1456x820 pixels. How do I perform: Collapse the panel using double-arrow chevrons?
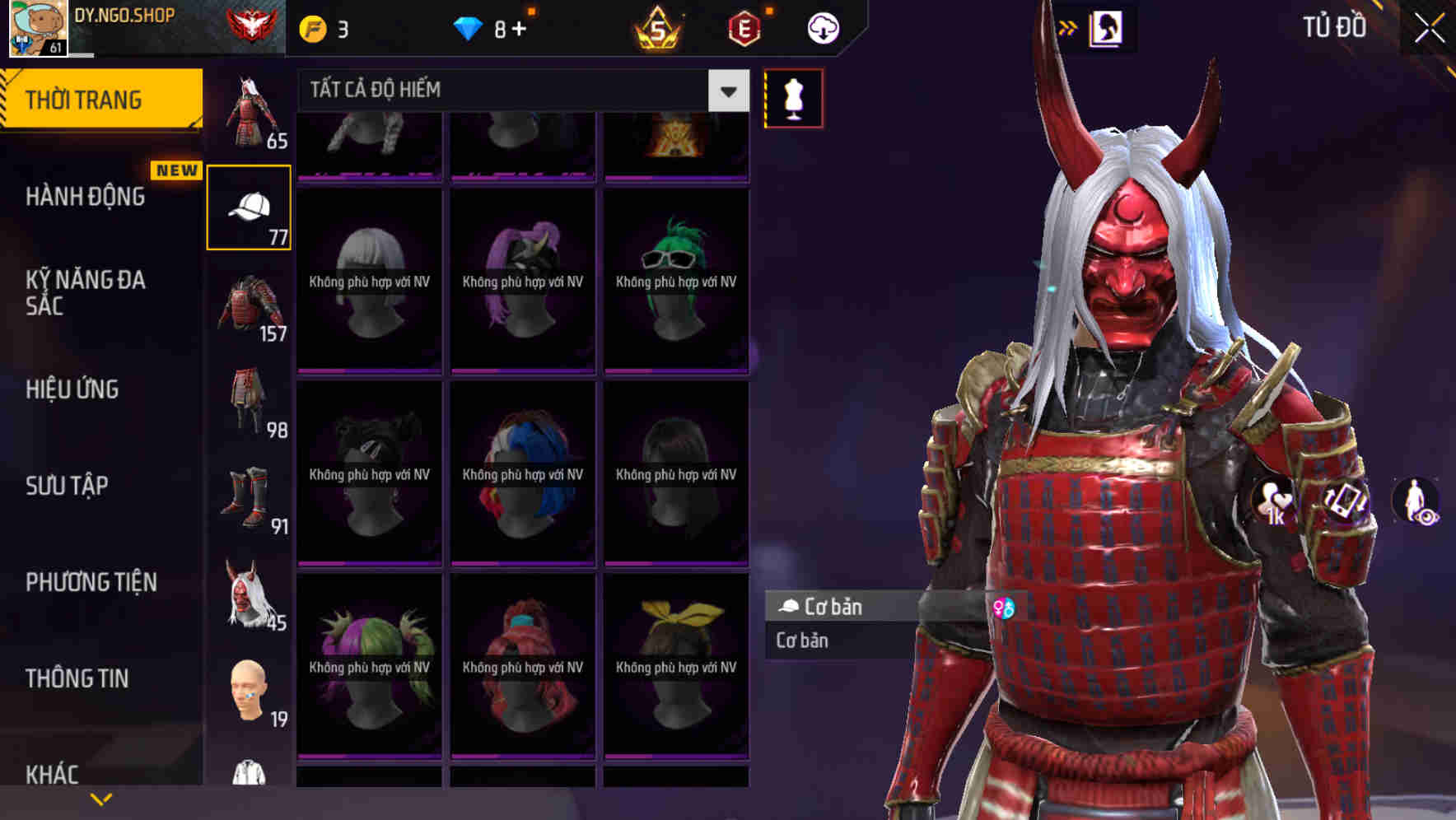click(x=1067, y=26)
